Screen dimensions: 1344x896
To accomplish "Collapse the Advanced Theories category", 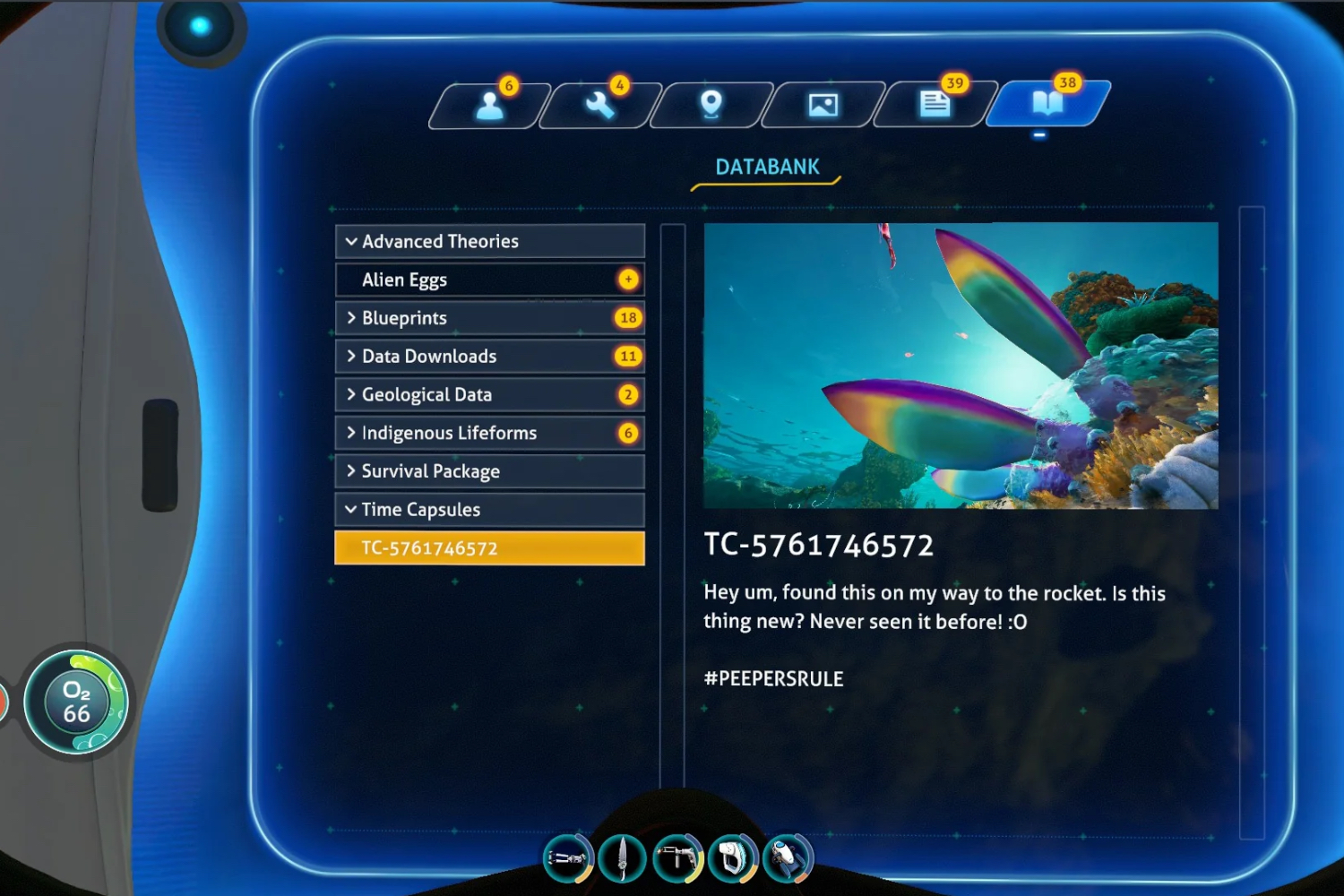I will point(489,241).
